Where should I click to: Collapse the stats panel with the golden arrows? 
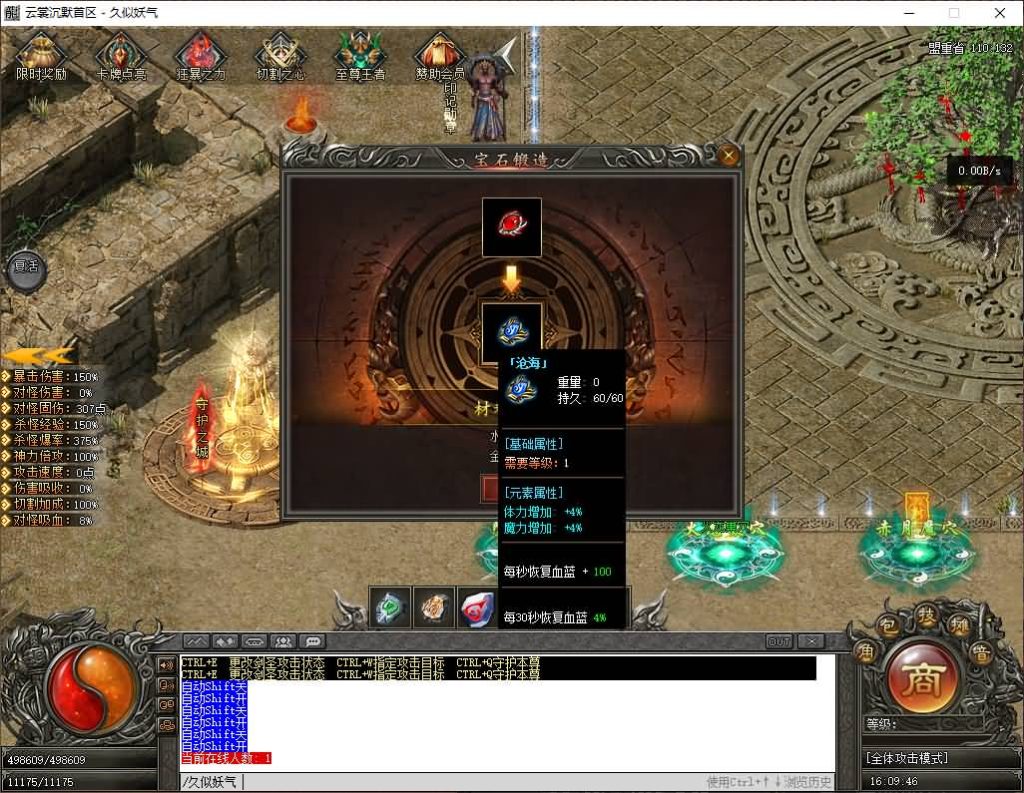[x=38, y=355]
